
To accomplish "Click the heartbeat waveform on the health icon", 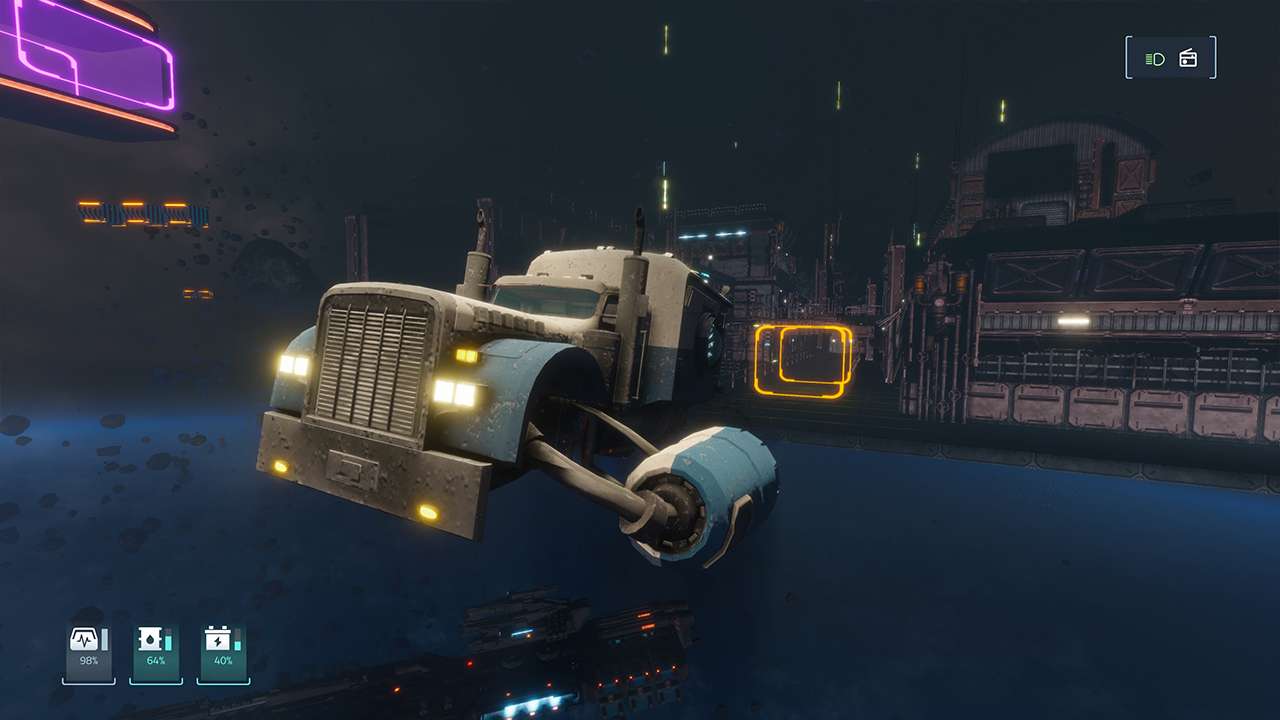I will (85, 639).
